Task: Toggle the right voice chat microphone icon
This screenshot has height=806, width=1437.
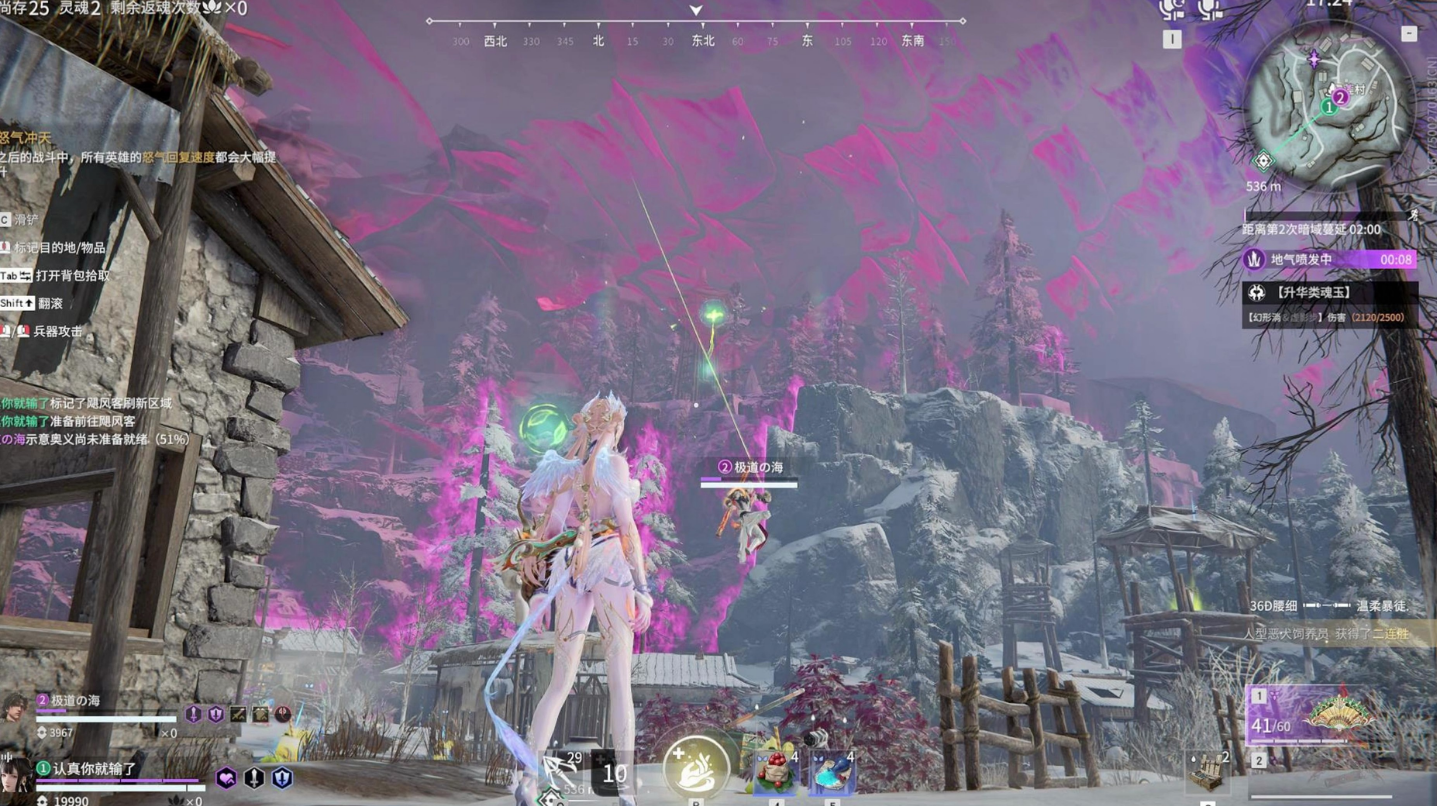Action: coord(1210,9)
